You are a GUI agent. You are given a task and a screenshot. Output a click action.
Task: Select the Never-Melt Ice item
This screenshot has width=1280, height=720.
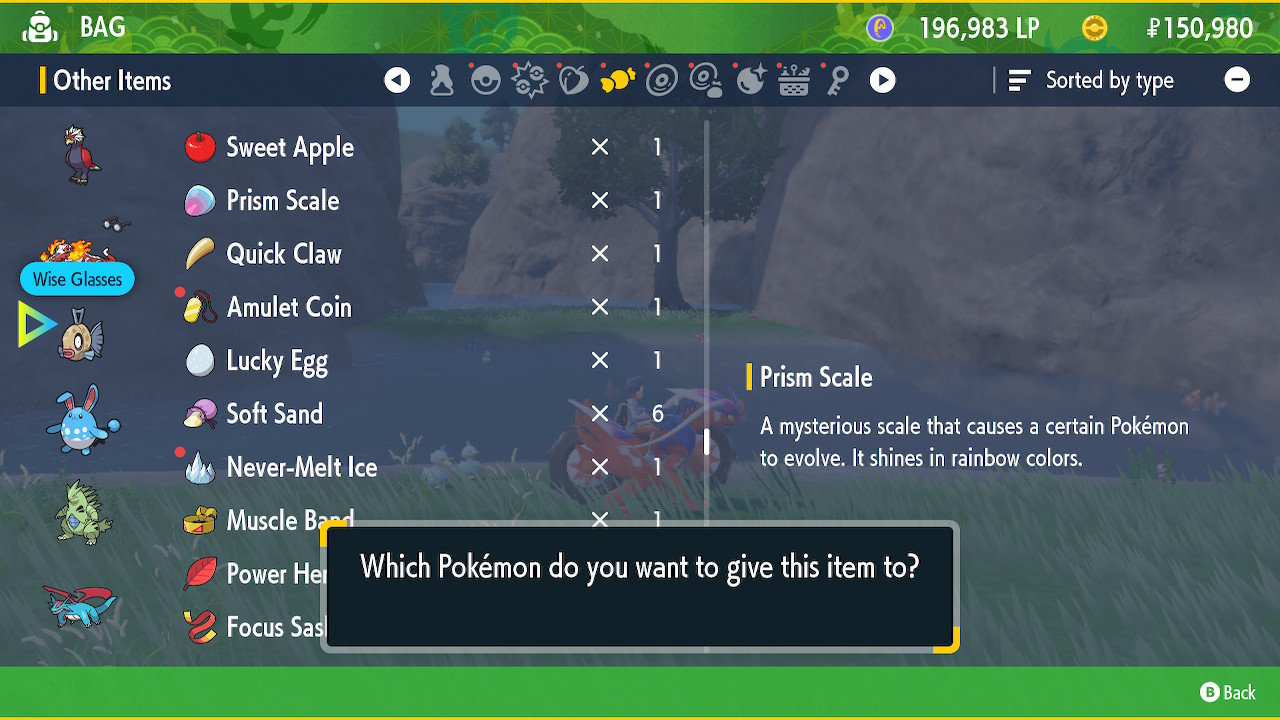click(301, 467)
